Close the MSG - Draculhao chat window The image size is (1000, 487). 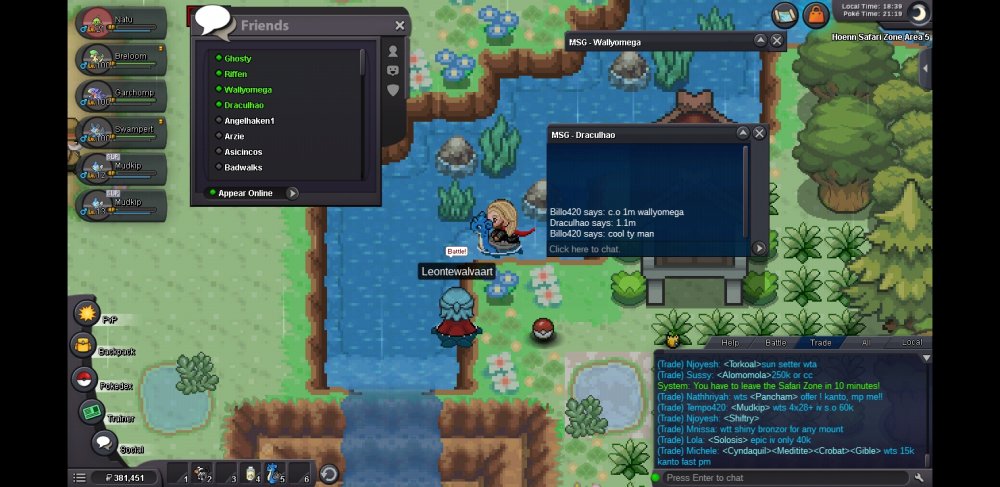tap(759, 133)
